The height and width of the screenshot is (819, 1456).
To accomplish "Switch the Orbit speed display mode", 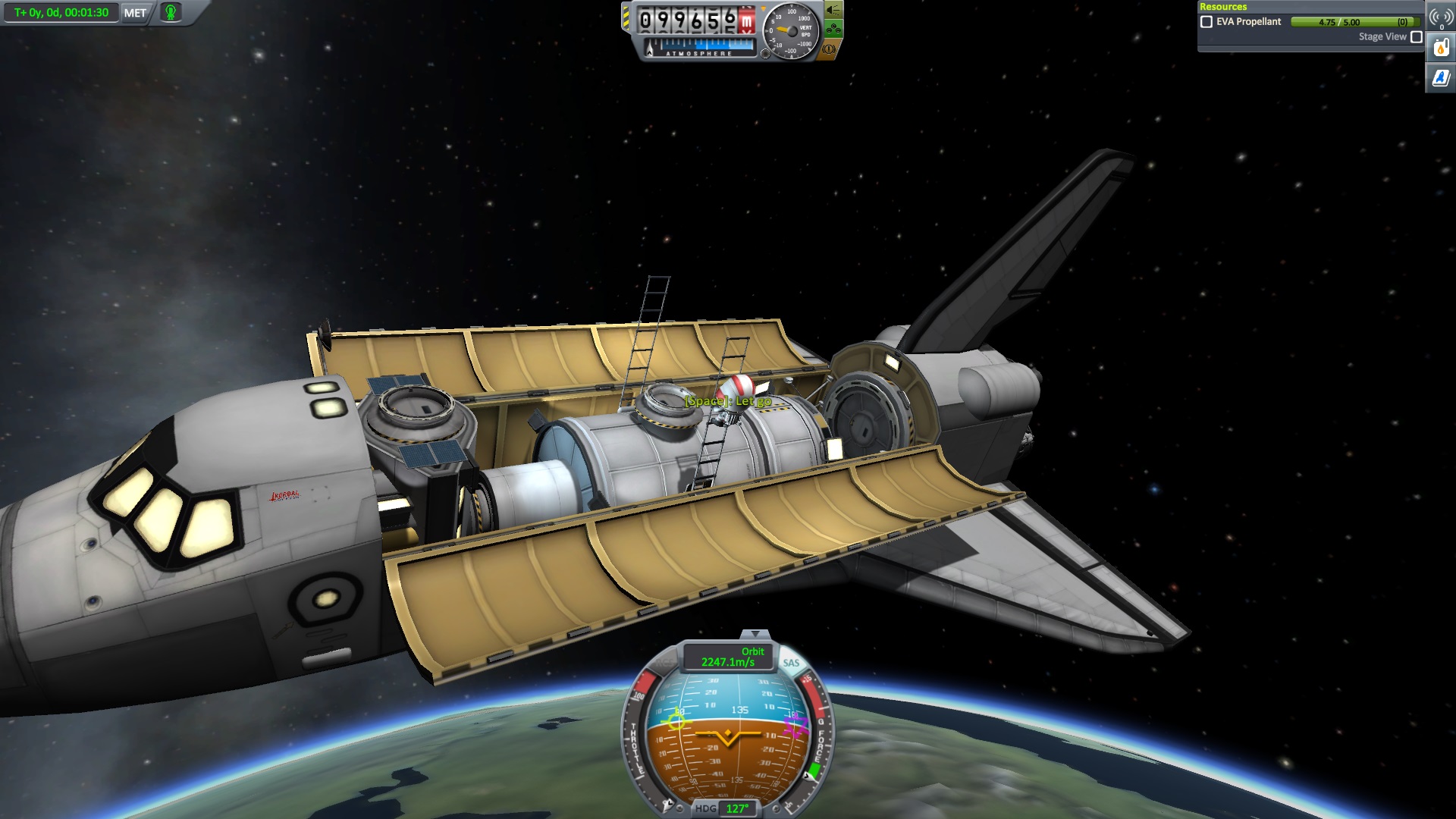I will pos(728,657).
